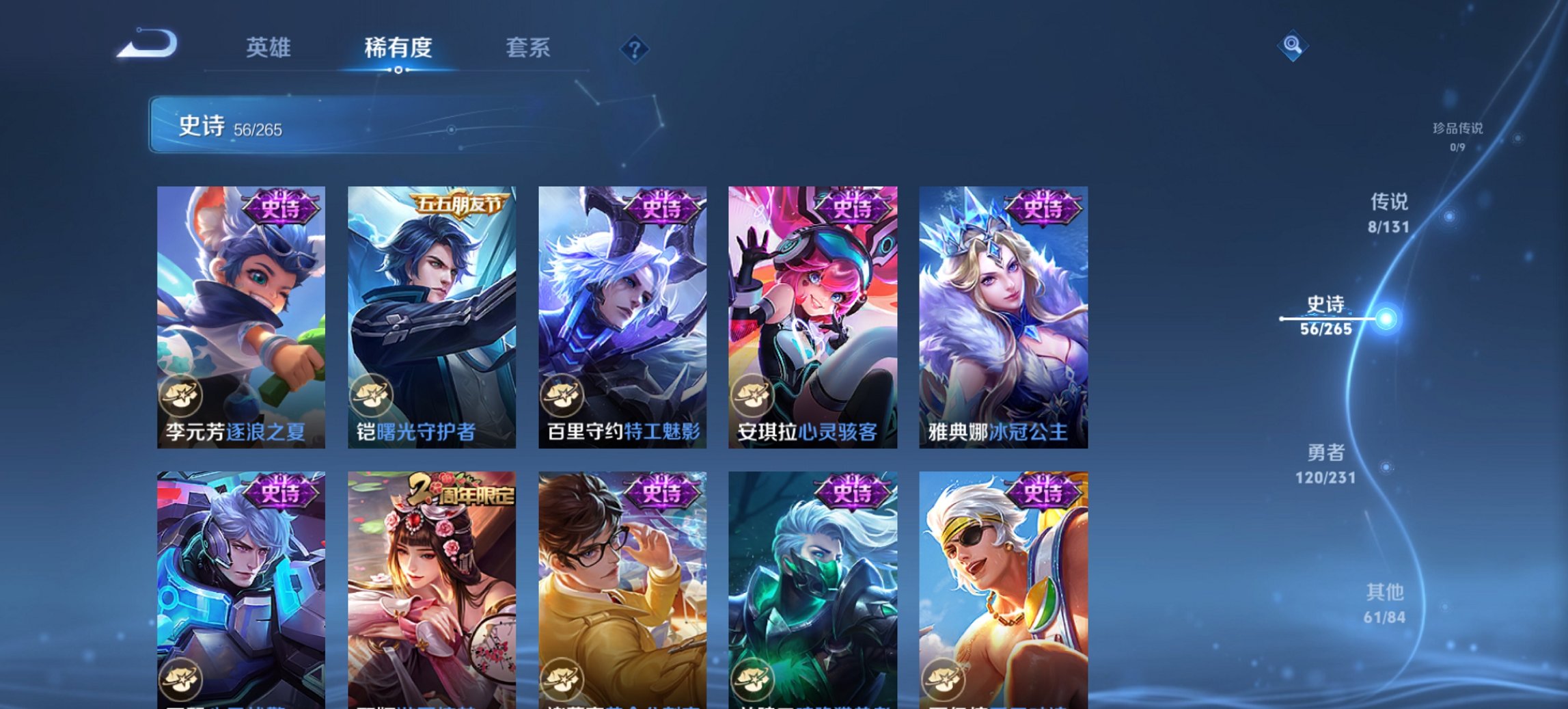Switch to the 套系 tab
This screenshot has width=1568, height=709.
coord(529,49)
